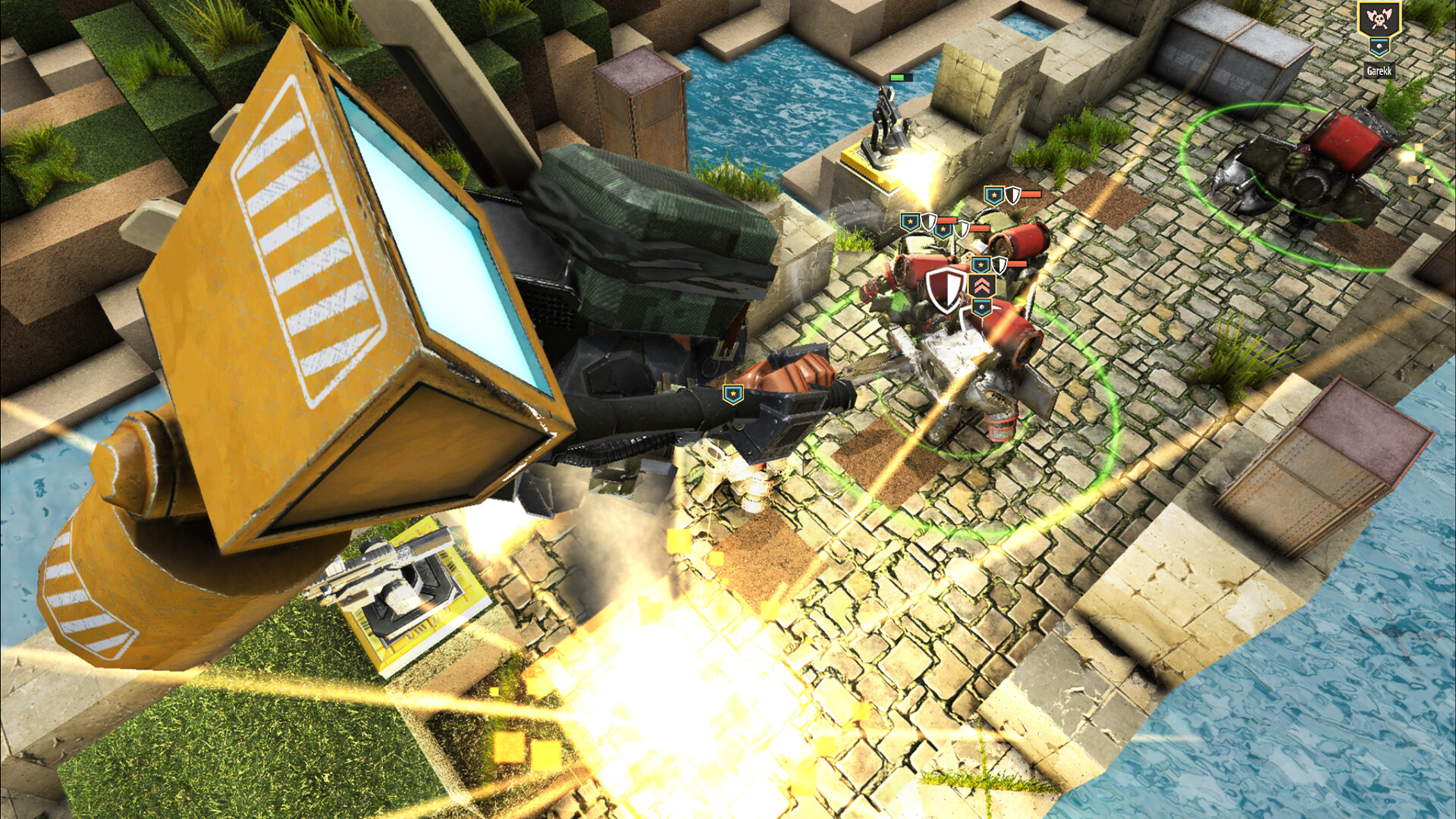Click the Garekk name label
The width and height of the screenshot is (1456, 819).
pos(1379,71)
